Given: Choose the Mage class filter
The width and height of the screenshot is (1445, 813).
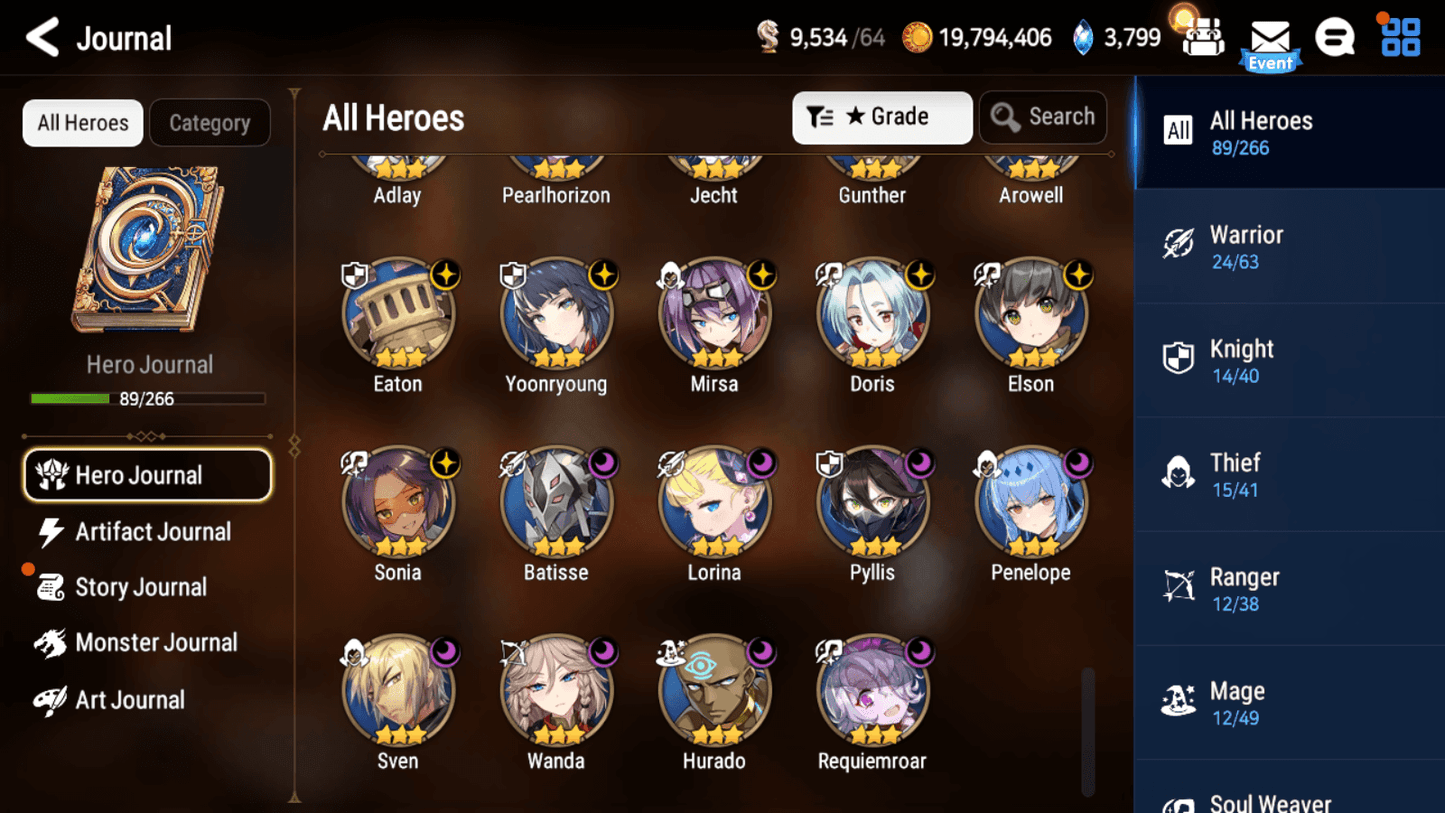Looking at the screenshot, I should tap(1289, 703).
